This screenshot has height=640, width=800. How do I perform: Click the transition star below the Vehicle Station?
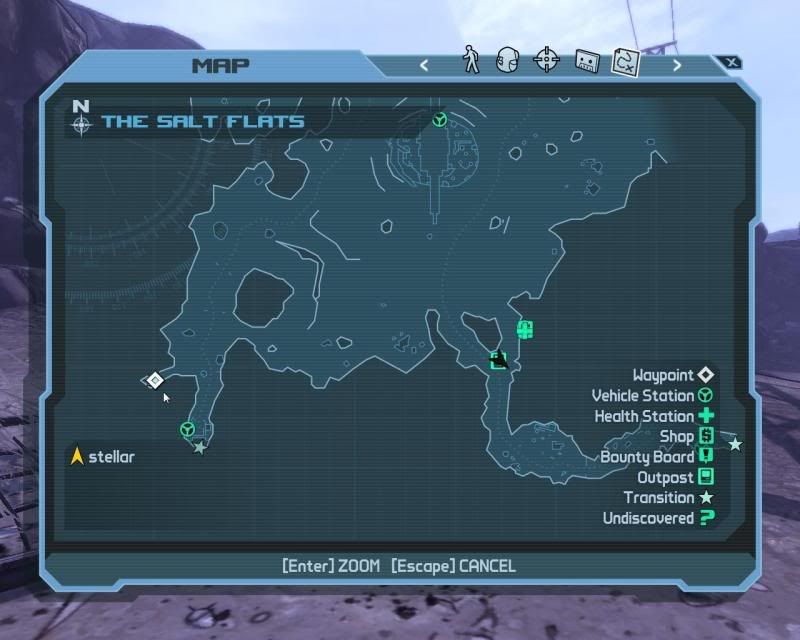point(200,447)
